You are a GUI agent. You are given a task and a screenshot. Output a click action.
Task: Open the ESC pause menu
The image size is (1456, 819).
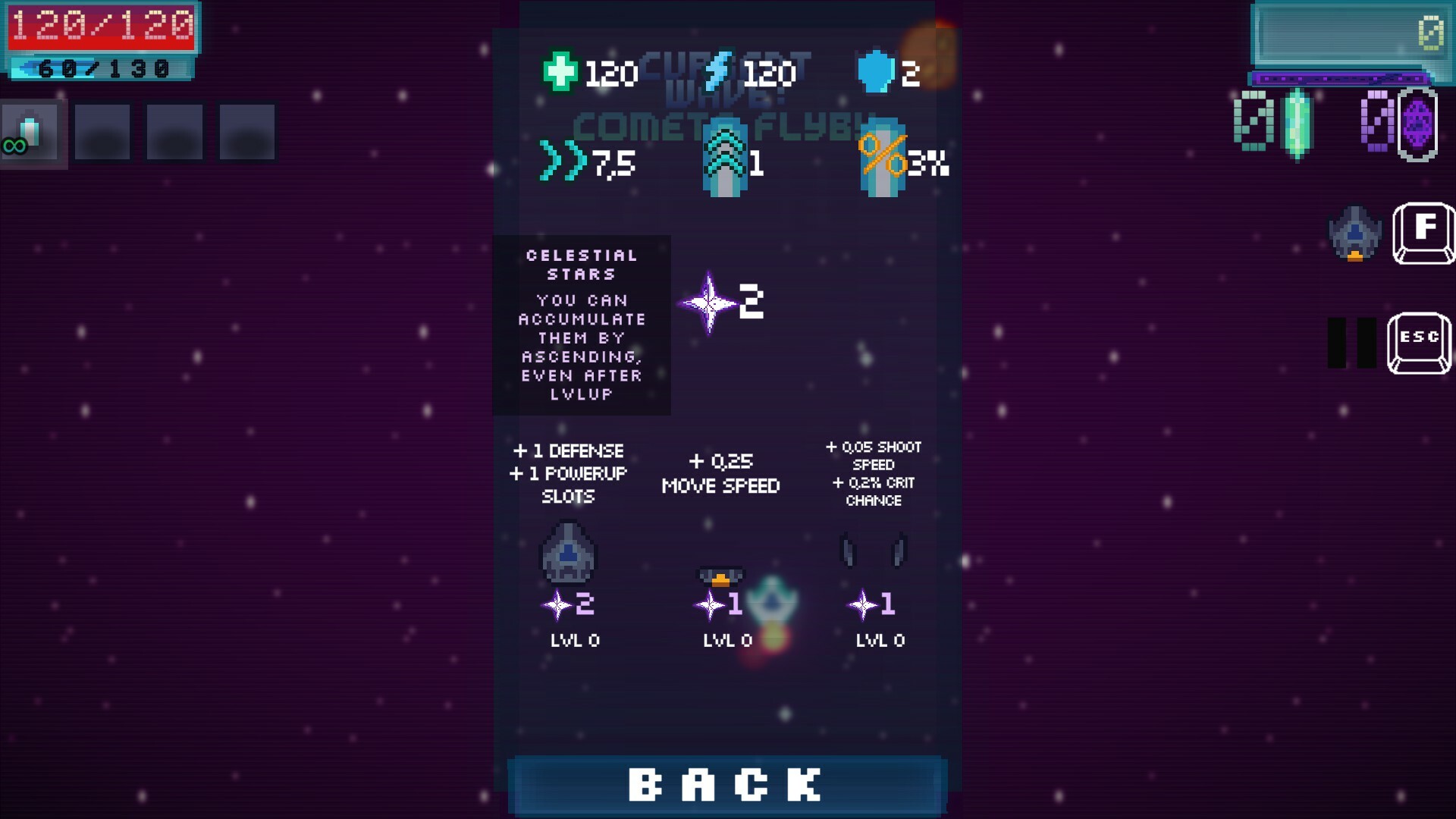pyautogui.click(x=1420, y=340)
